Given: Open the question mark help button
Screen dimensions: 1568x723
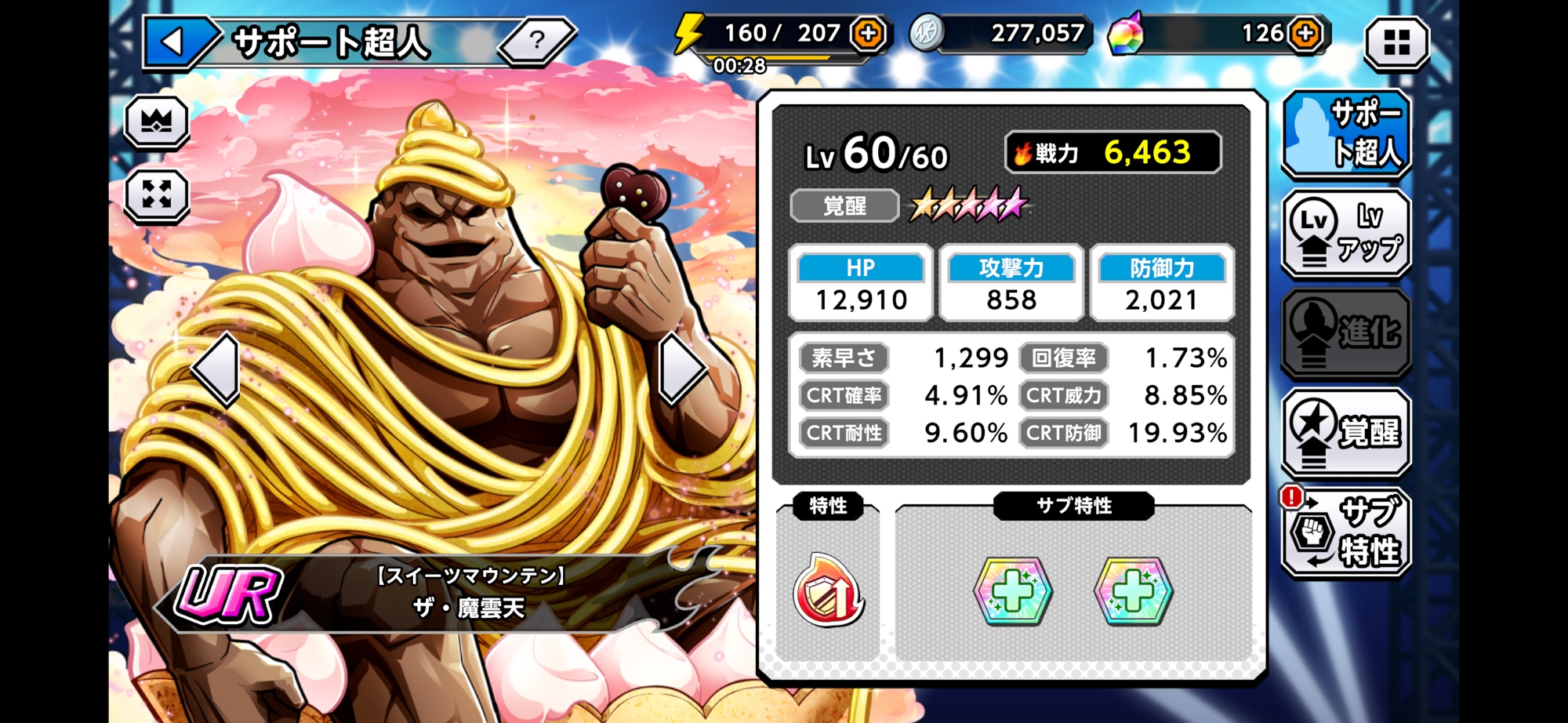Looking at the screenshot, I should 537,39.
